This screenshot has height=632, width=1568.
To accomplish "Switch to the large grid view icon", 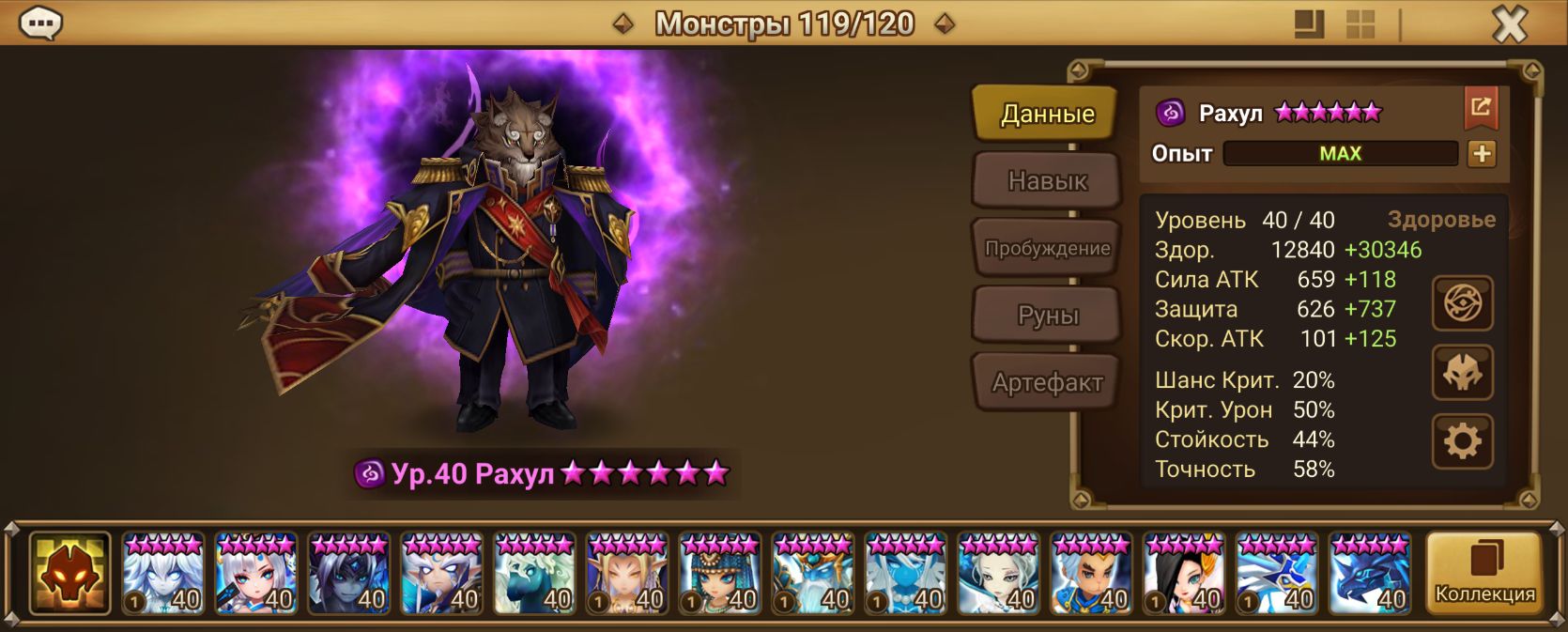I will pyautogui.click(x=1309, y=24).
